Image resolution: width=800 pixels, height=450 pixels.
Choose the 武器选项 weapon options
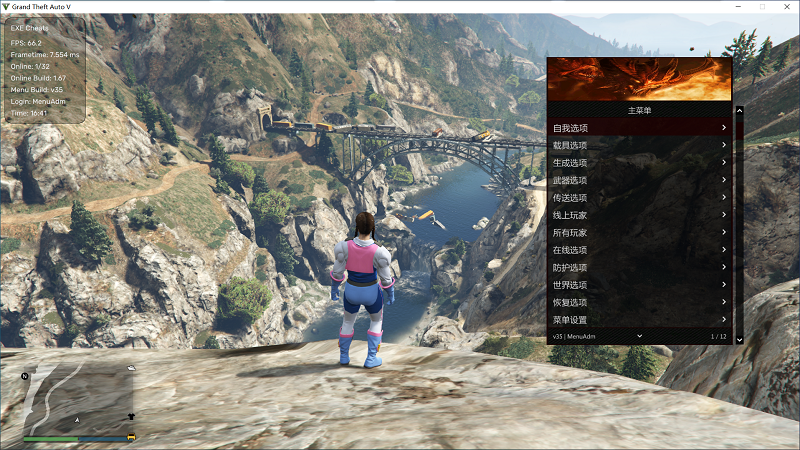coord(640,180)
